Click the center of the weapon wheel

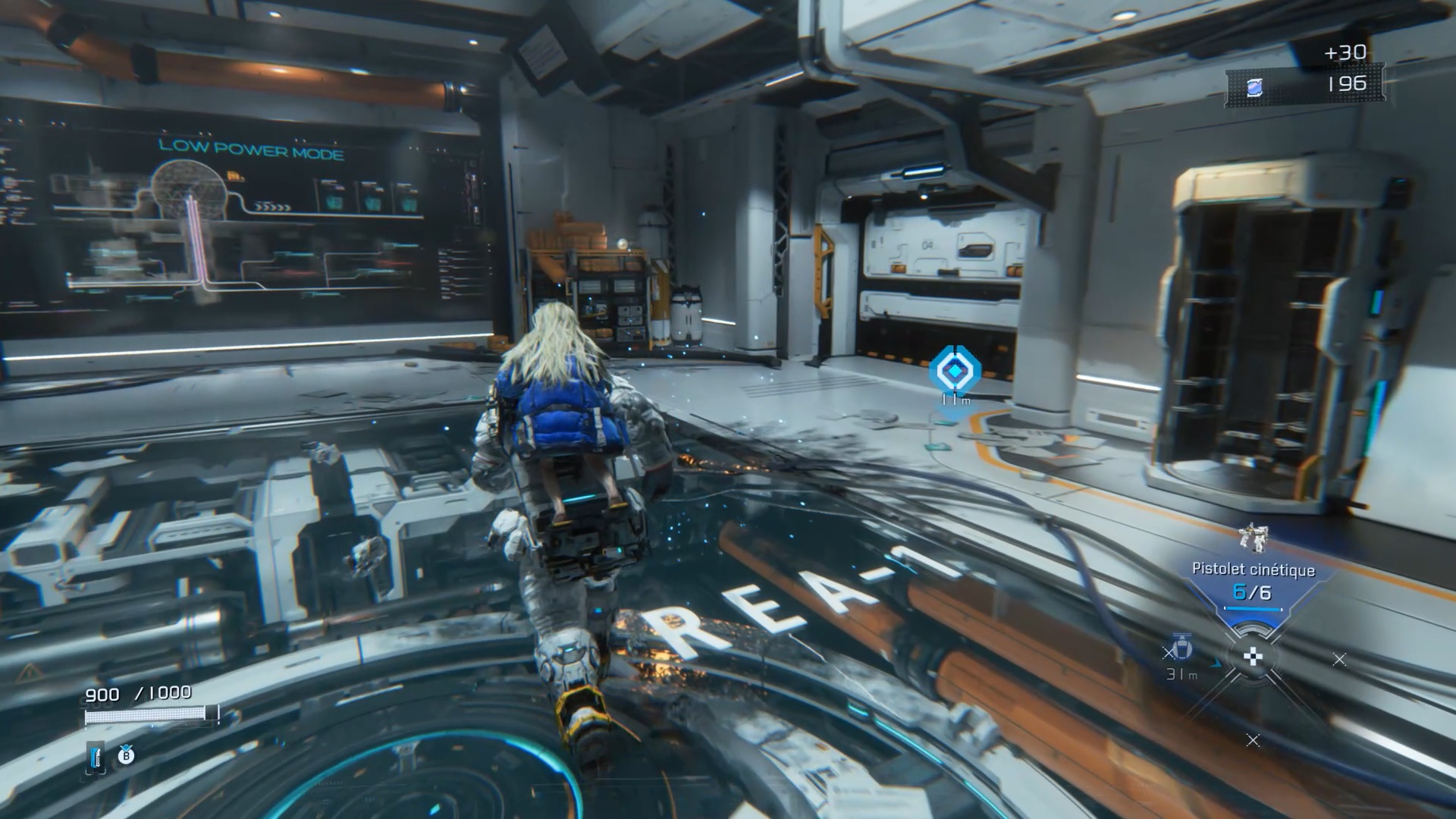click(x=1253, y=658)
